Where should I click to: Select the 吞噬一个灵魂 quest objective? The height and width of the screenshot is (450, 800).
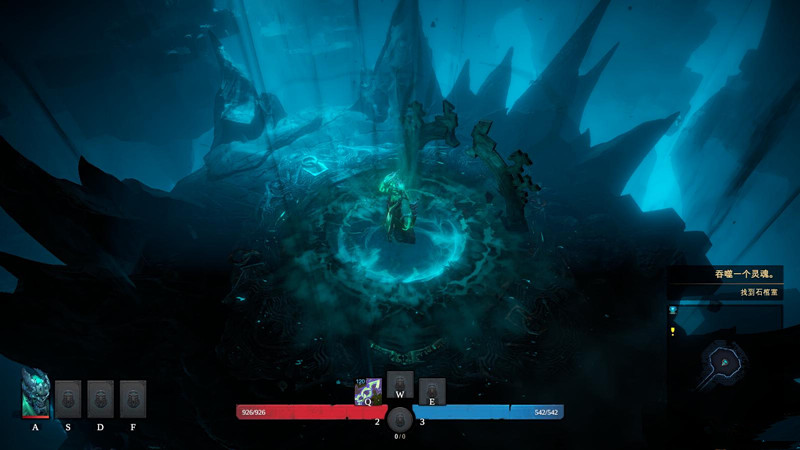point(738,273)
